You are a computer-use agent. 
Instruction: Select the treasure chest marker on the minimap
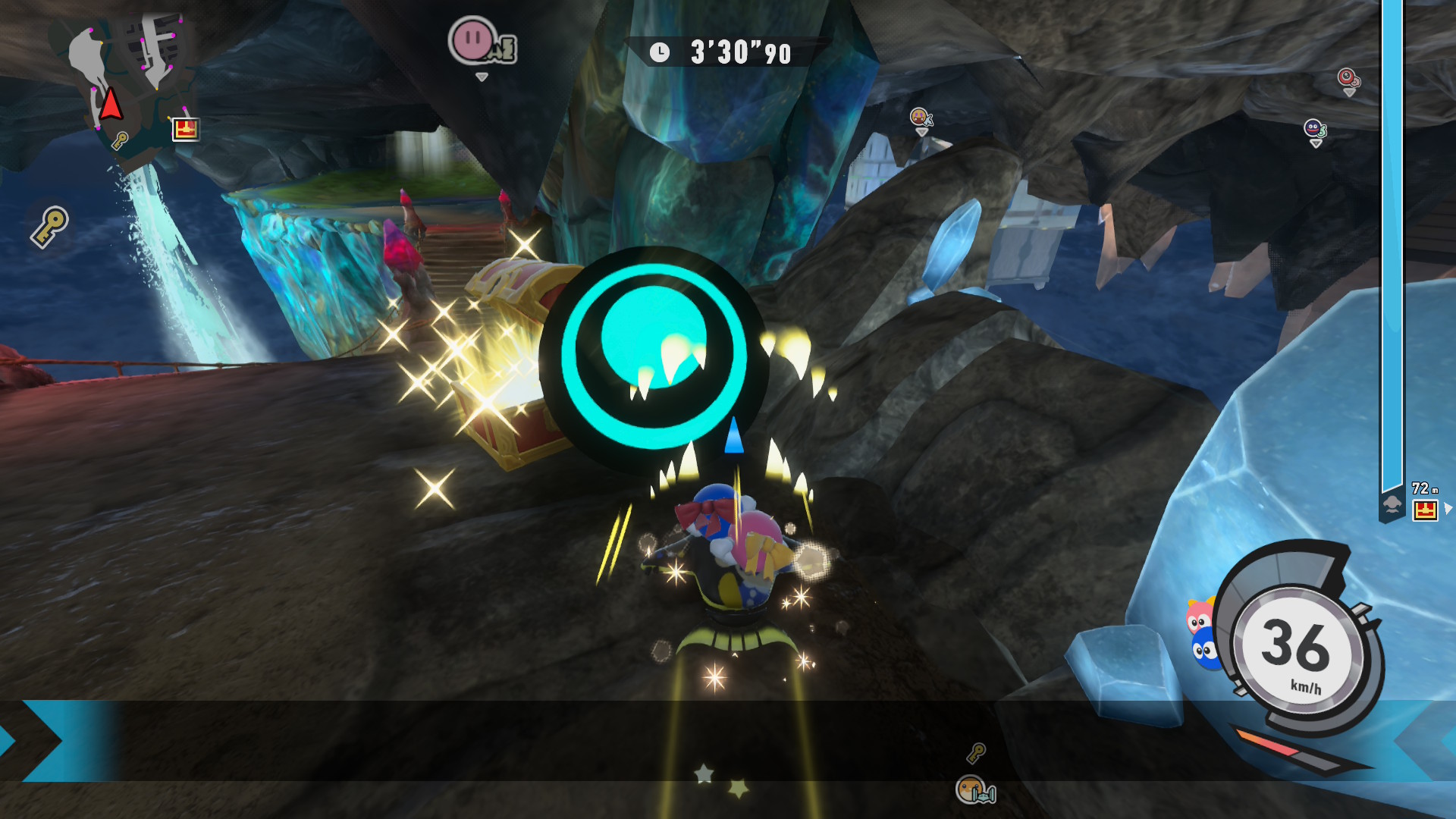pos(185,129)
